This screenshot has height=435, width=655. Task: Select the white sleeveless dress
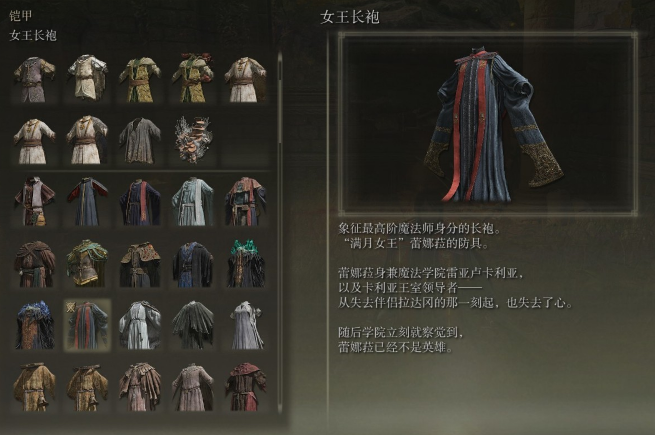(x=244, y=325)
